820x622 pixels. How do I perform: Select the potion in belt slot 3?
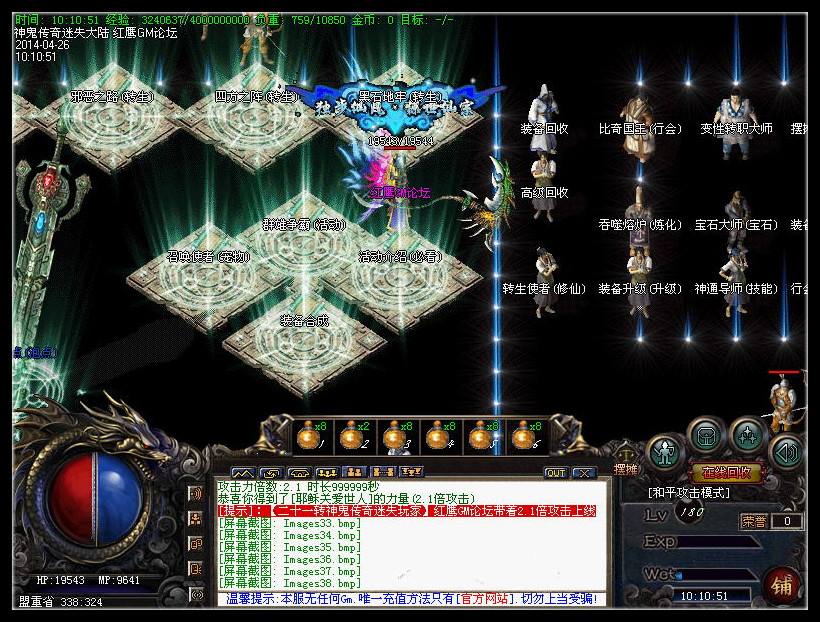tap(393, 436)
